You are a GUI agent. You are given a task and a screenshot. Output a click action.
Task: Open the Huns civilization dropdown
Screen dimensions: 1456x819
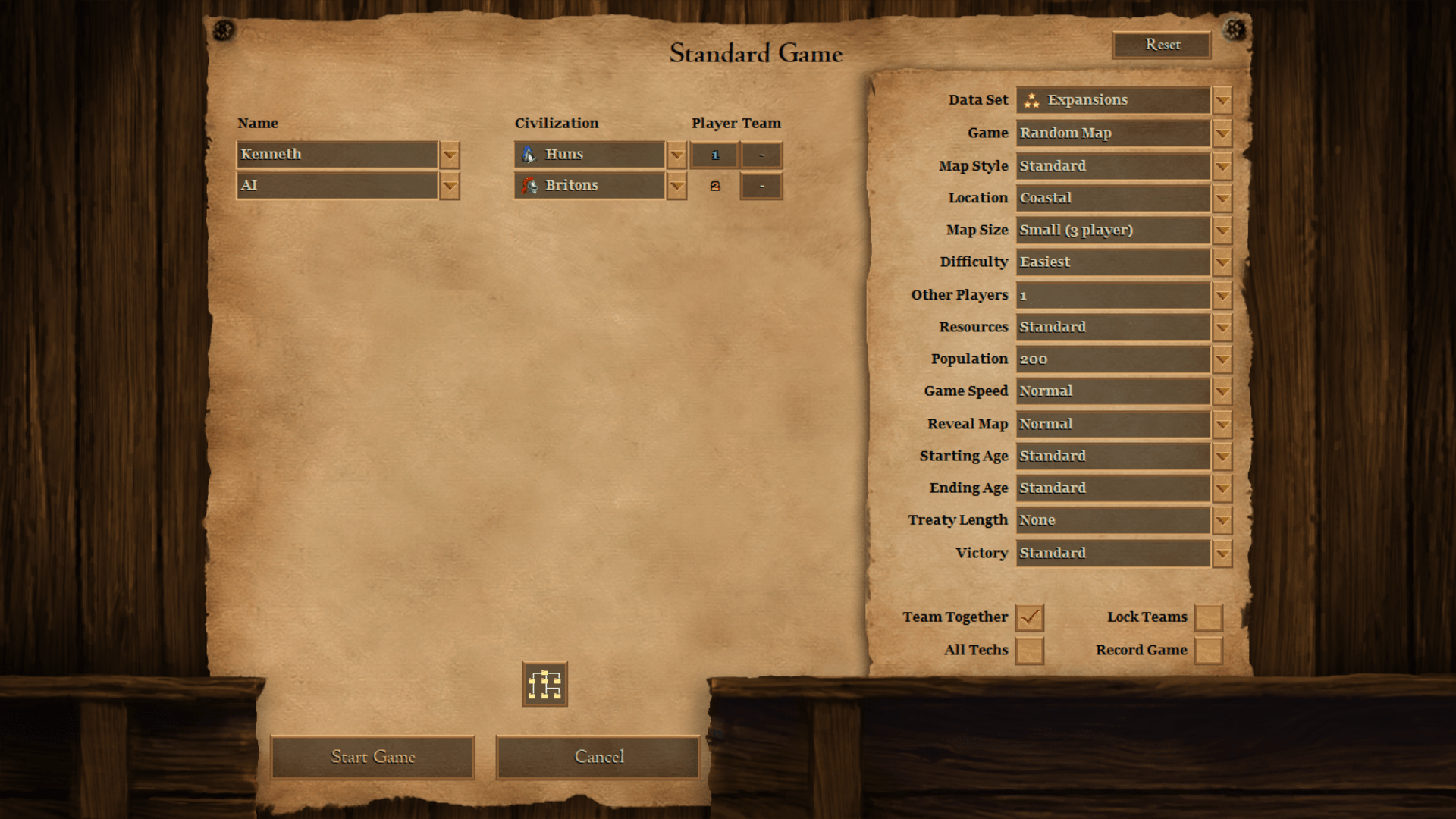pos(676,155)
